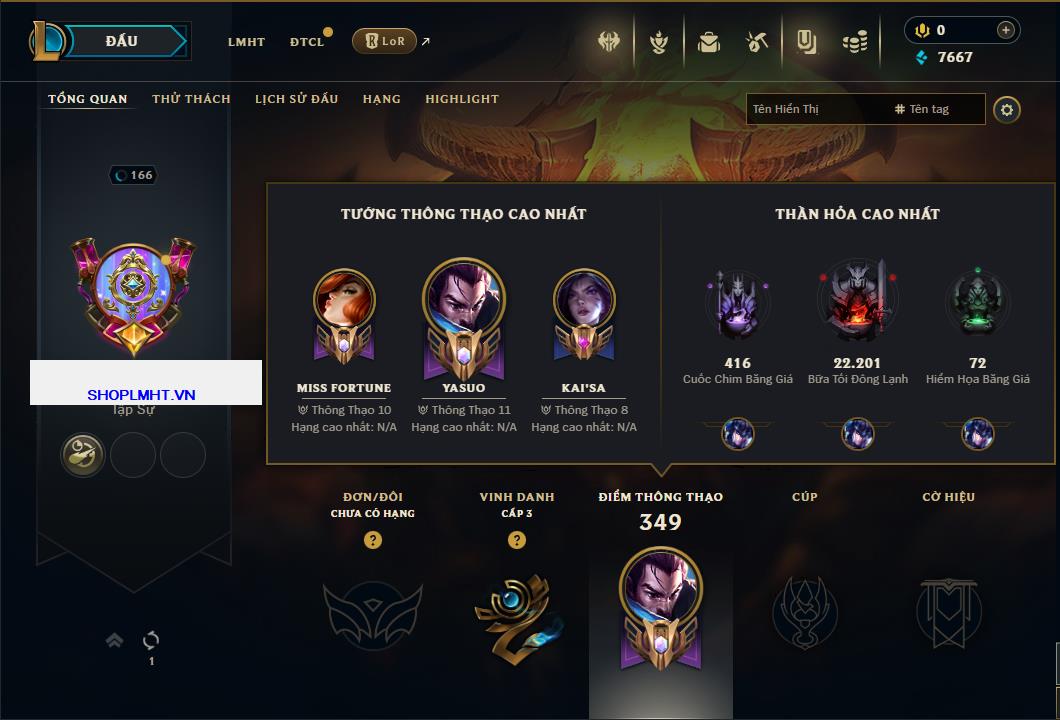Open the Cúp trophy section

pos(804,612)
